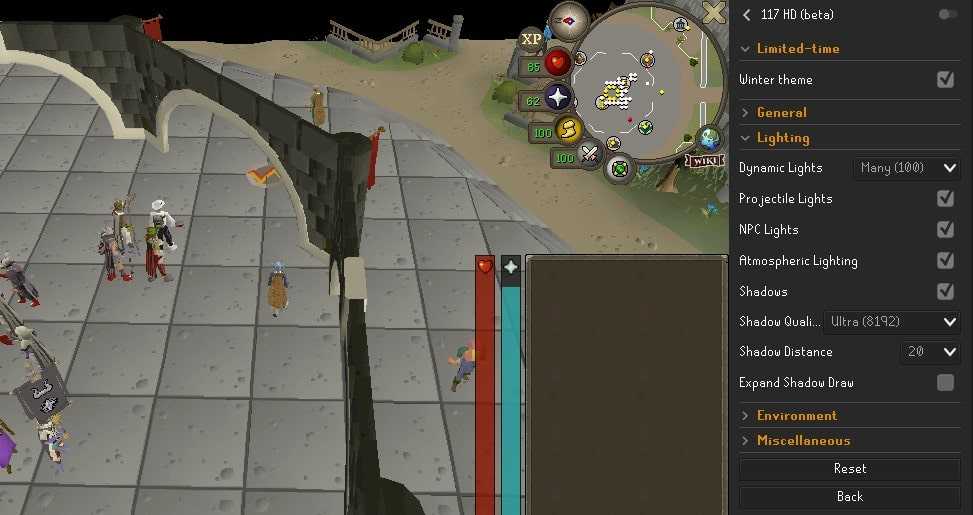Screen dimensions: 973x515
Task: Expand the General settings section
Action: [x=781, y=113]
